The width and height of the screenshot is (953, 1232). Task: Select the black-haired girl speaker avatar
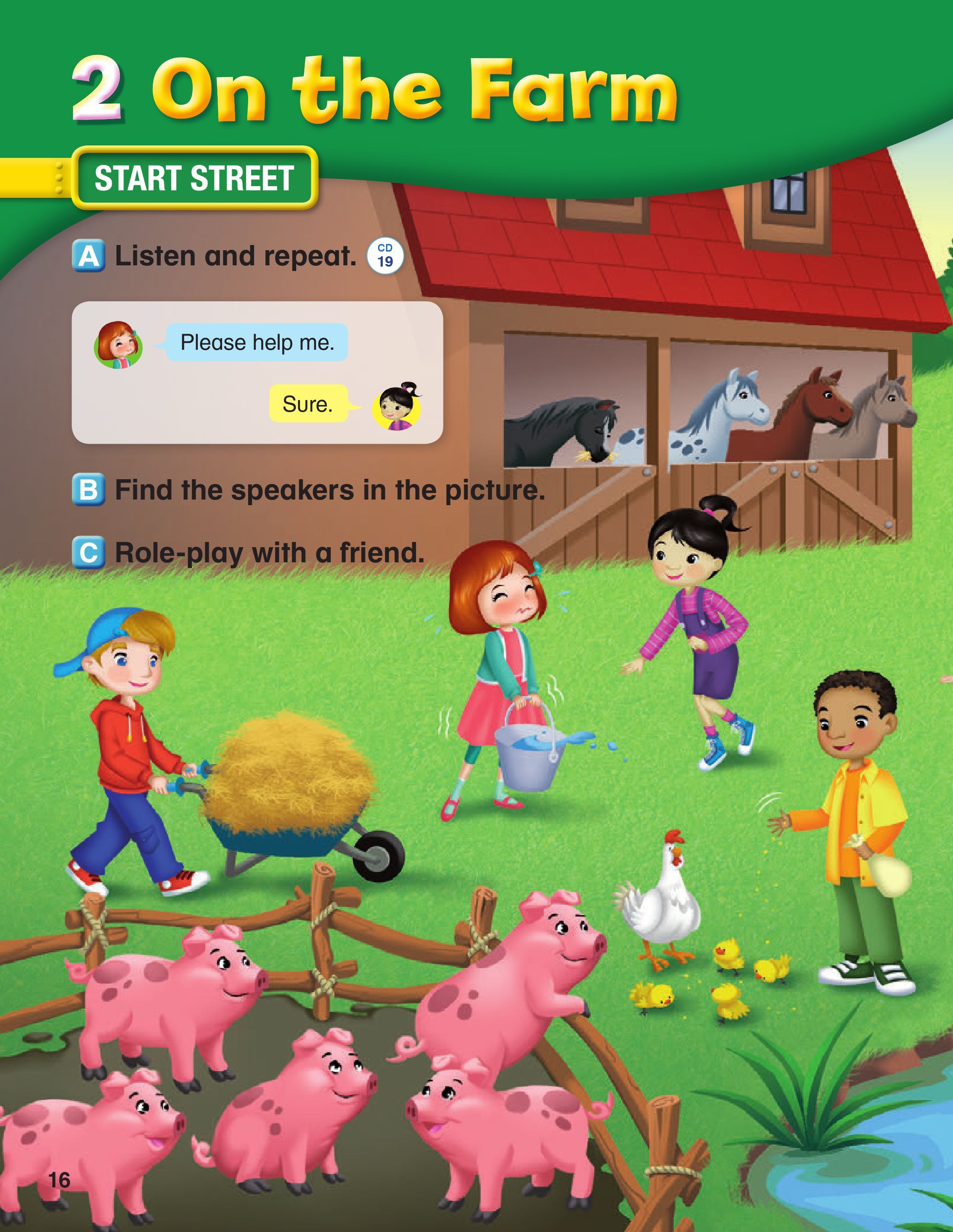click(x=397, y=406)
